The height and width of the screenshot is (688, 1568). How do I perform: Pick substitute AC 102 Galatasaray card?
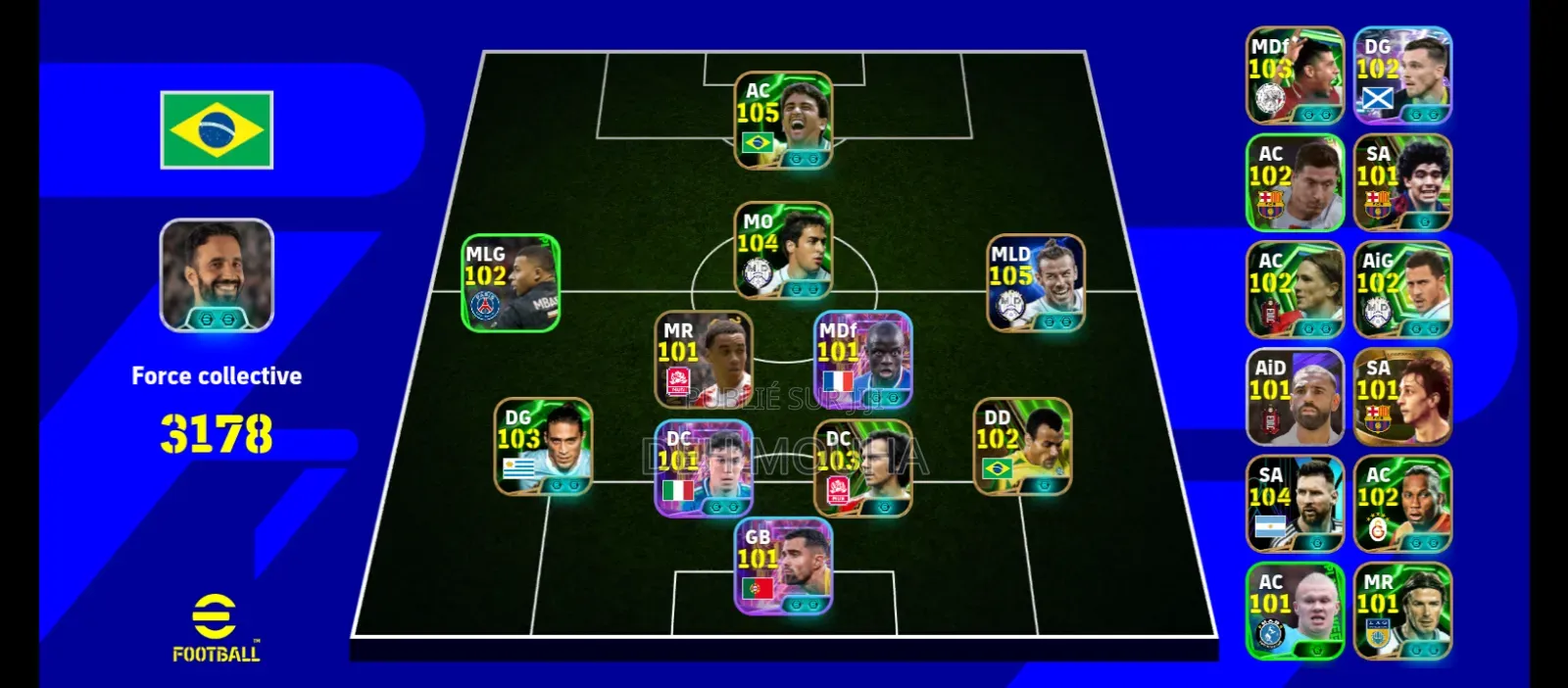click(x=1402, y=504)
